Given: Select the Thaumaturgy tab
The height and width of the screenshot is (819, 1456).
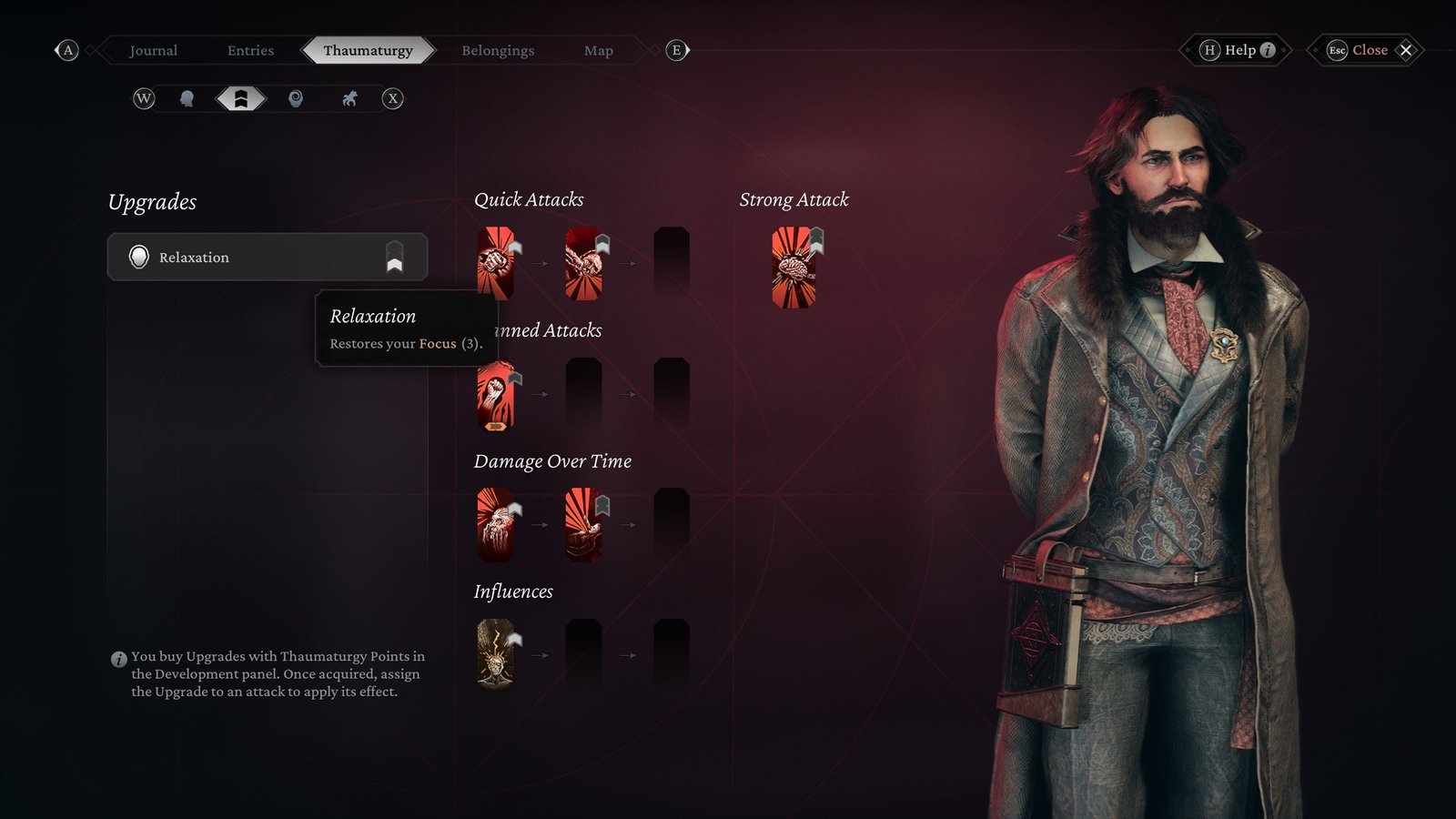Looking at the screenshot, I should pos(368,50).
